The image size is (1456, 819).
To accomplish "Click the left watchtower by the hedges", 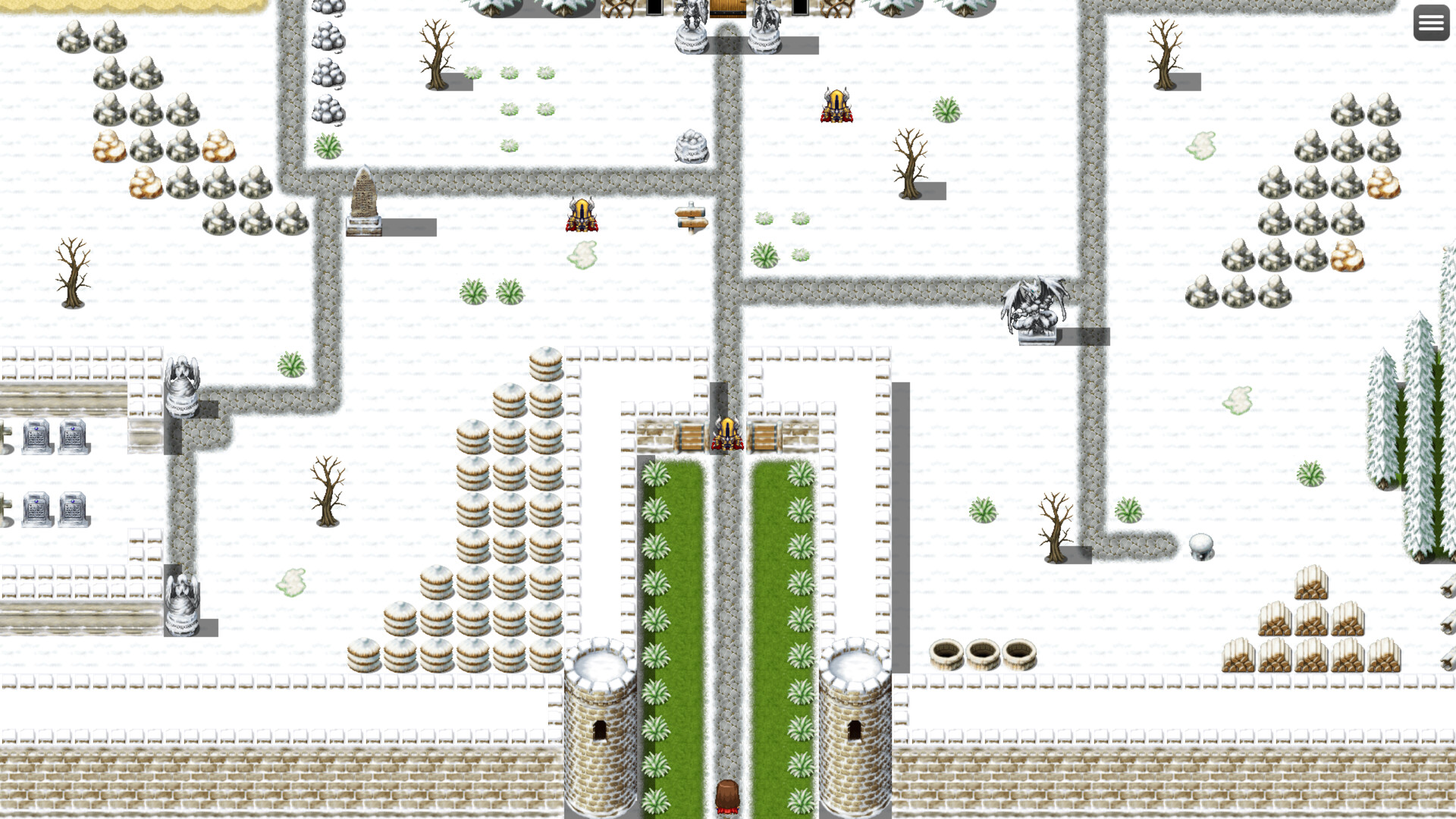I will (599, 720).
